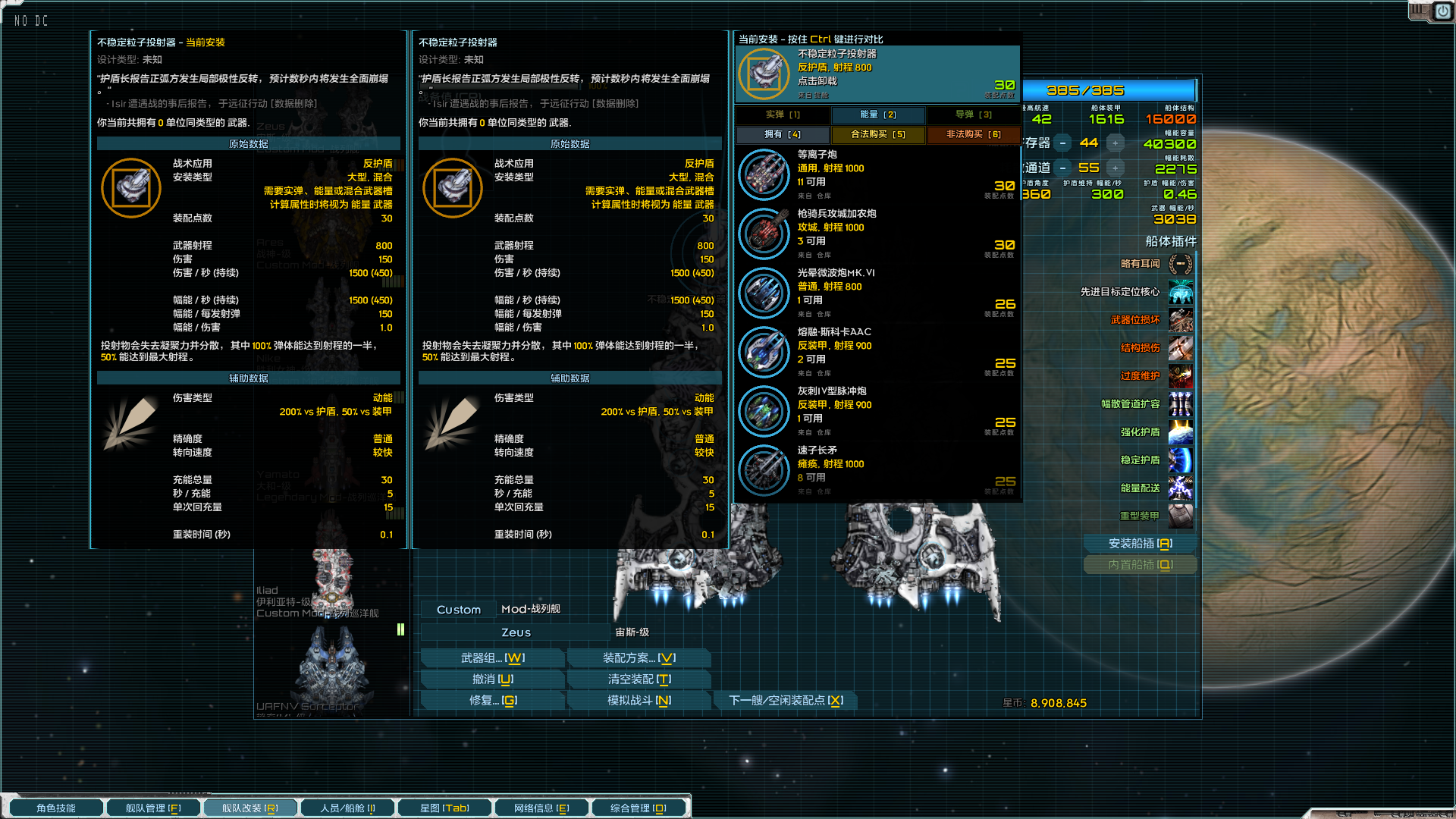Increase 存储器 count with plus stepper

(1115, 142)
